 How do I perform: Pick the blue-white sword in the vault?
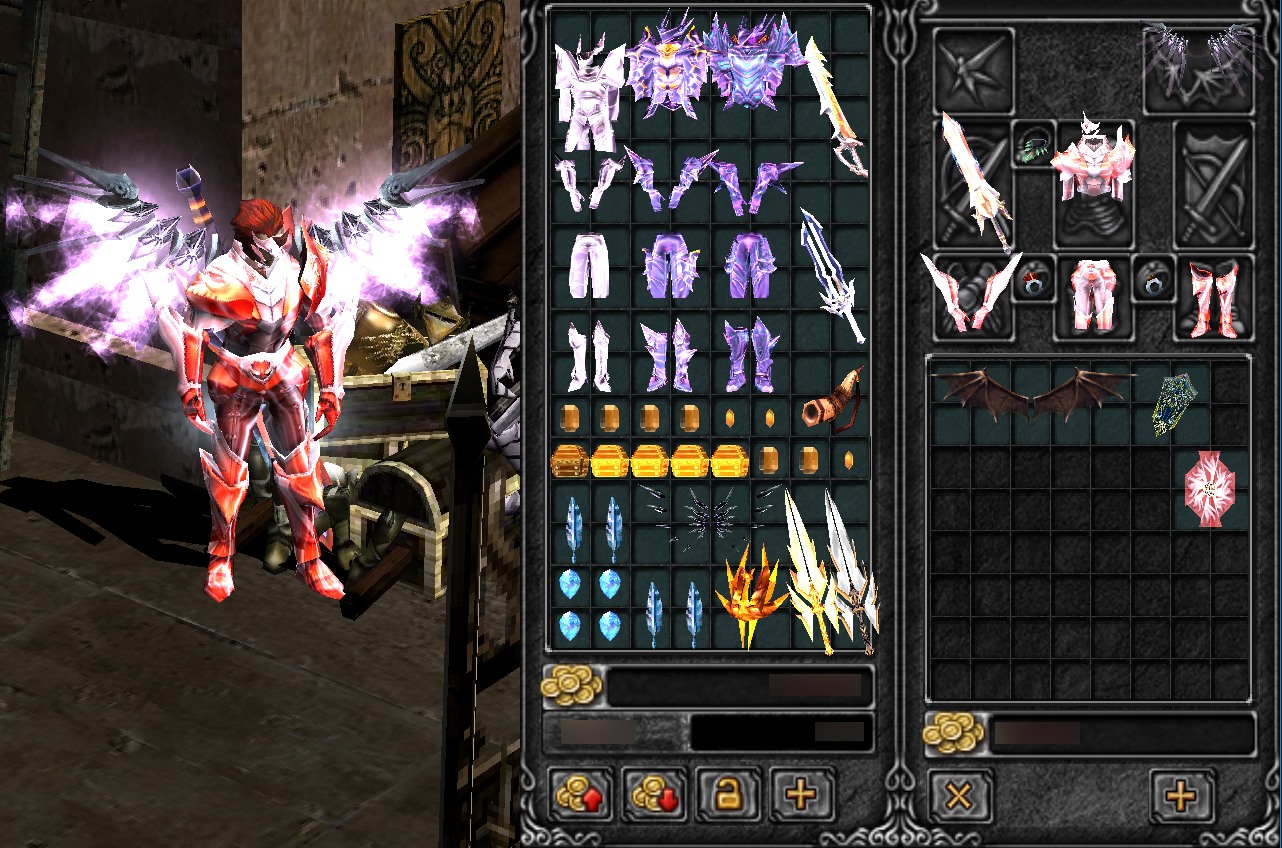(x=833, y=276)
